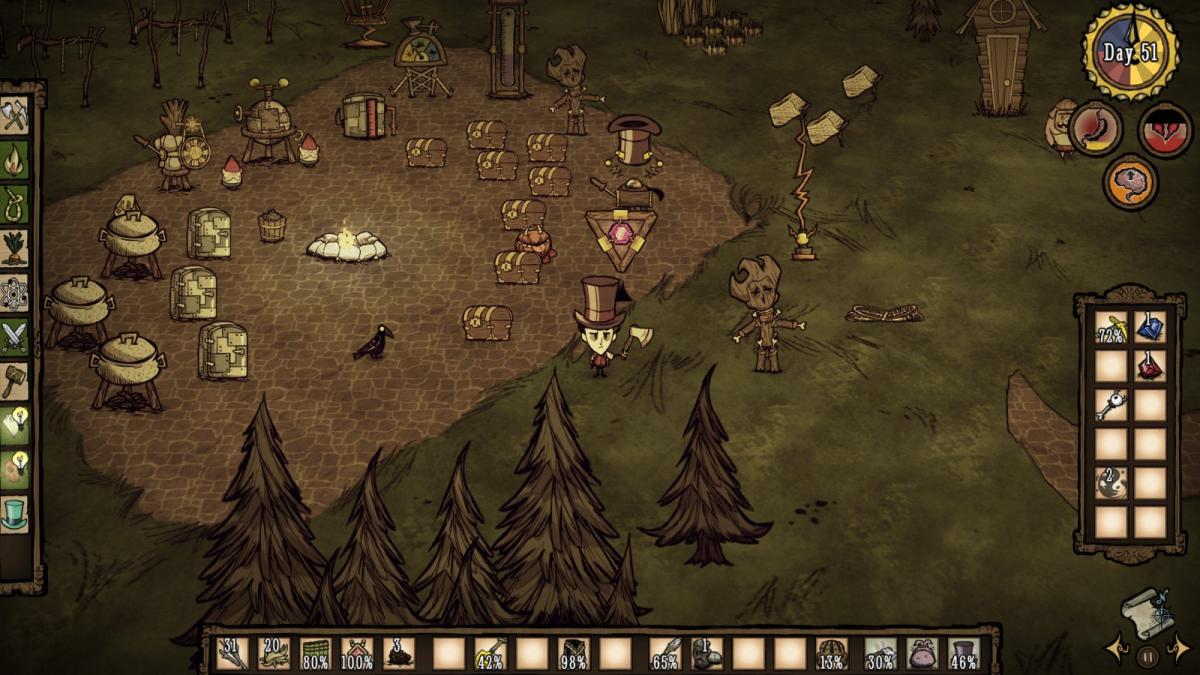This screenshot has height=675, width=1200.
Task: Select the Science atom crafting tab
Action: pyautogui.click(x=15, y=293)
